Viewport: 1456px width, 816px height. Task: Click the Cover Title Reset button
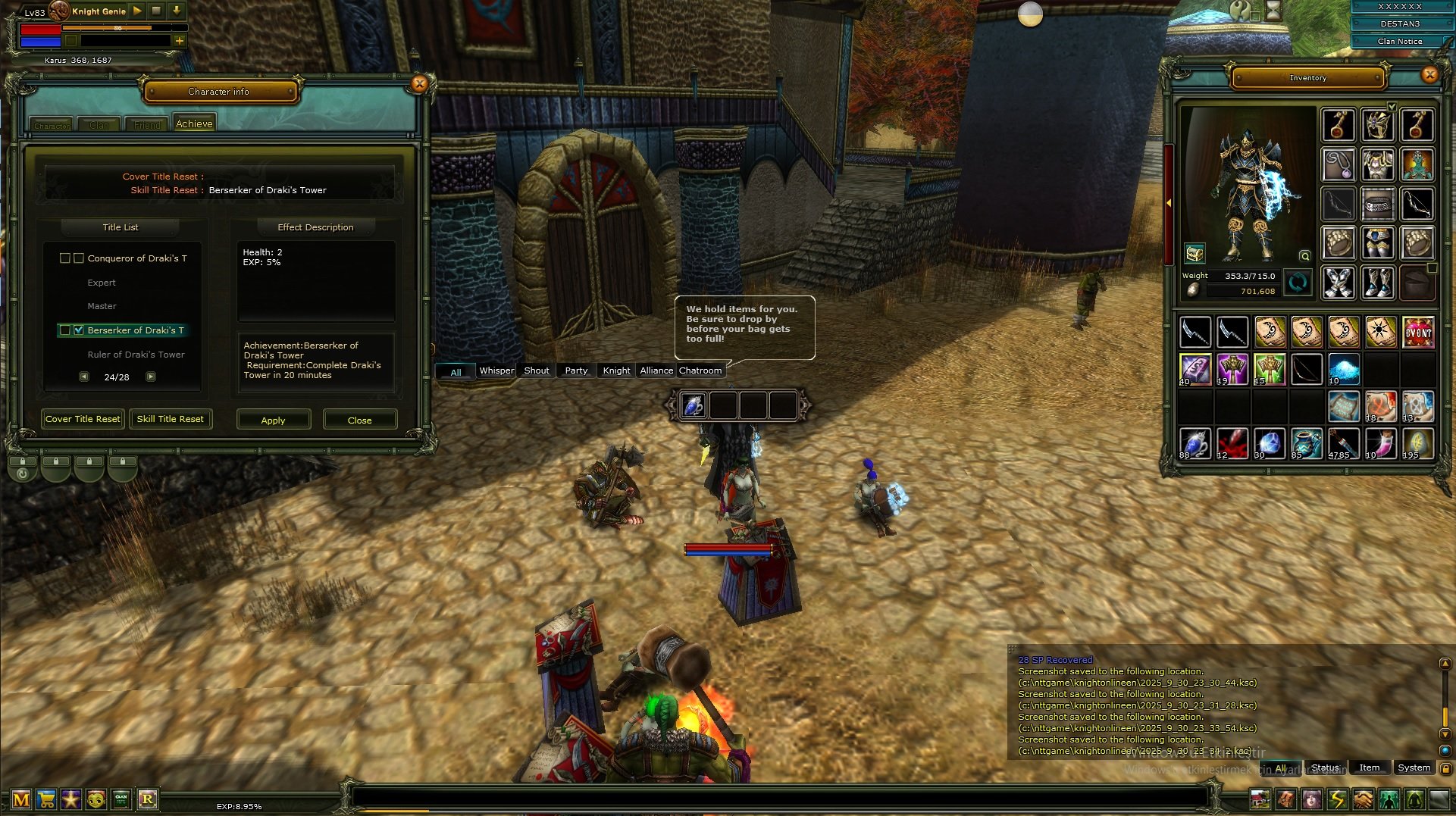coord(83,419)
